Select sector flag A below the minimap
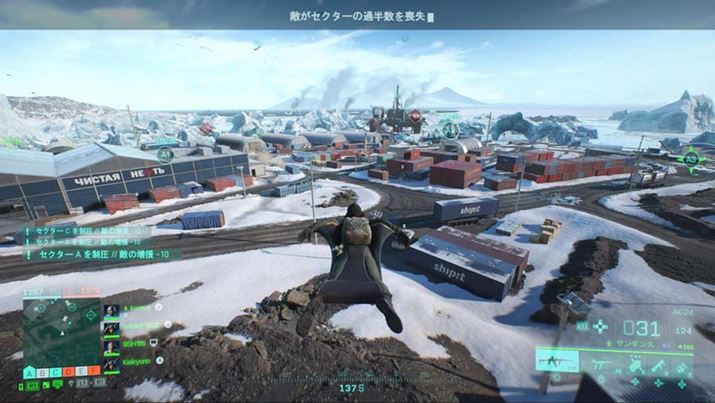 pyautogui.click(x=28, y=371)
